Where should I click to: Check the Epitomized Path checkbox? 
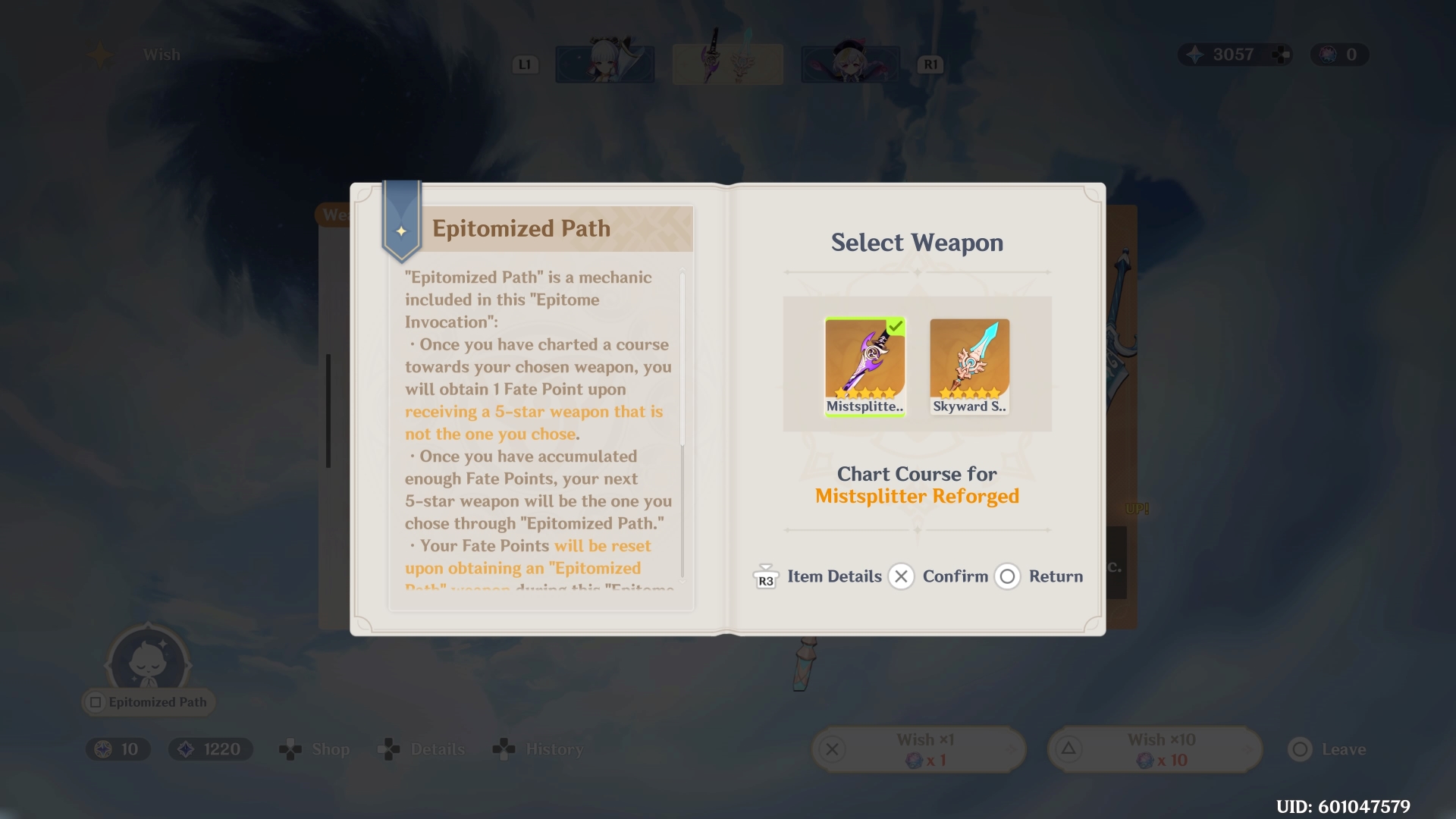[x=94, y=702]
